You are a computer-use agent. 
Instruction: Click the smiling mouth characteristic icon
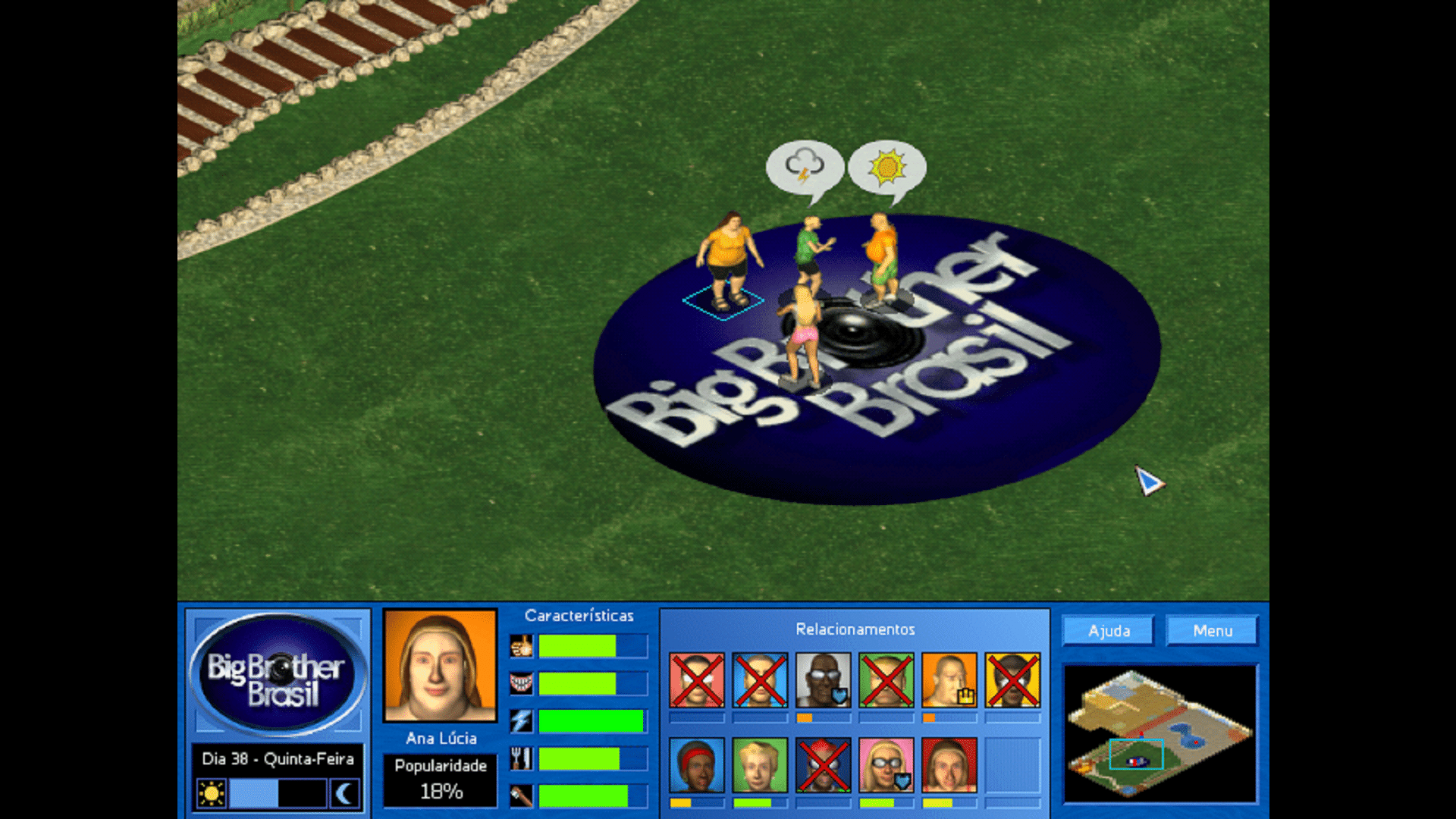pyautogui.click(x=521, y=684)
